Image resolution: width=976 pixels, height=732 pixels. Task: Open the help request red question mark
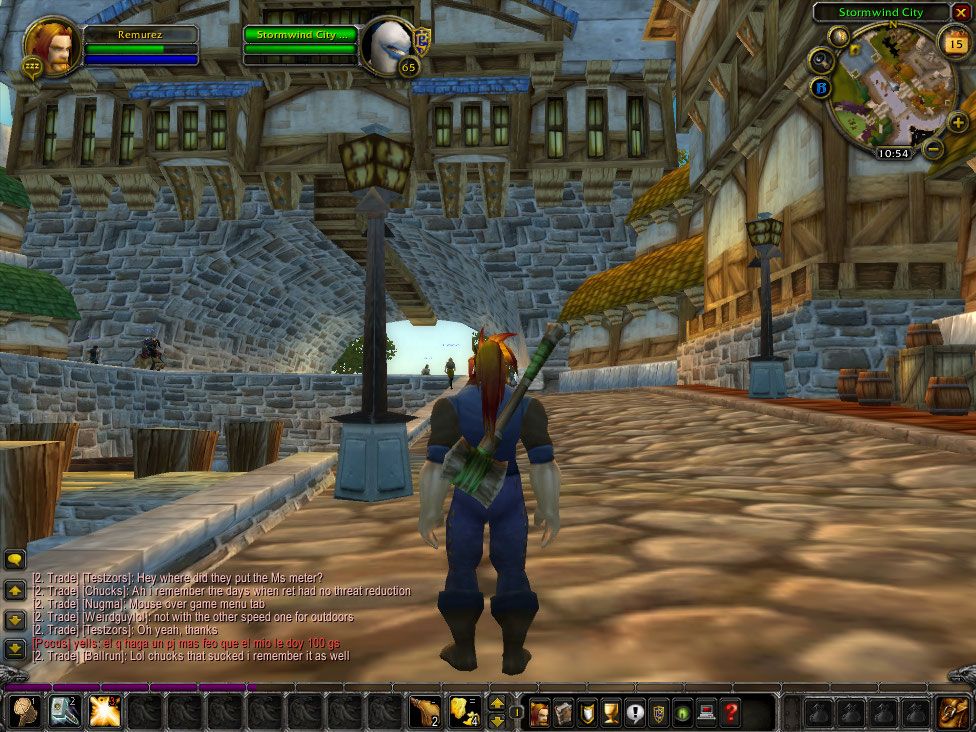pos(732,713)
